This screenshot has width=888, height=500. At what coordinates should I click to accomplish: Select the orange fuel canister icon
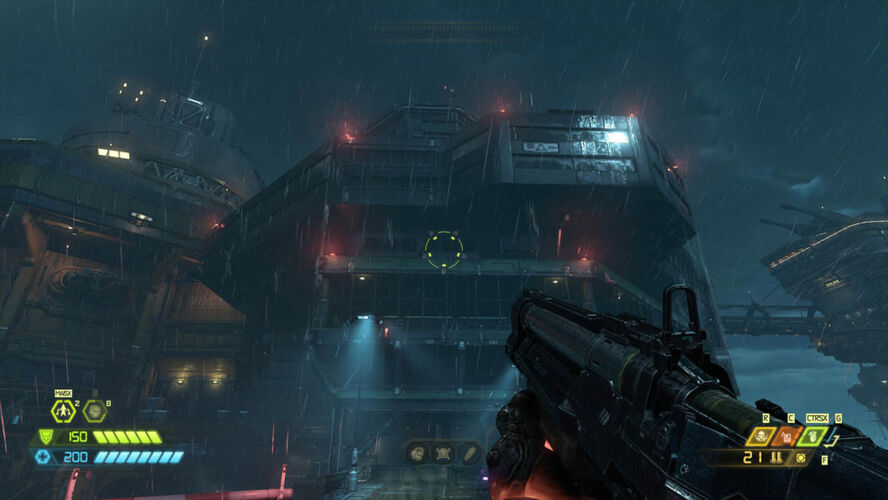pos(787,436)
